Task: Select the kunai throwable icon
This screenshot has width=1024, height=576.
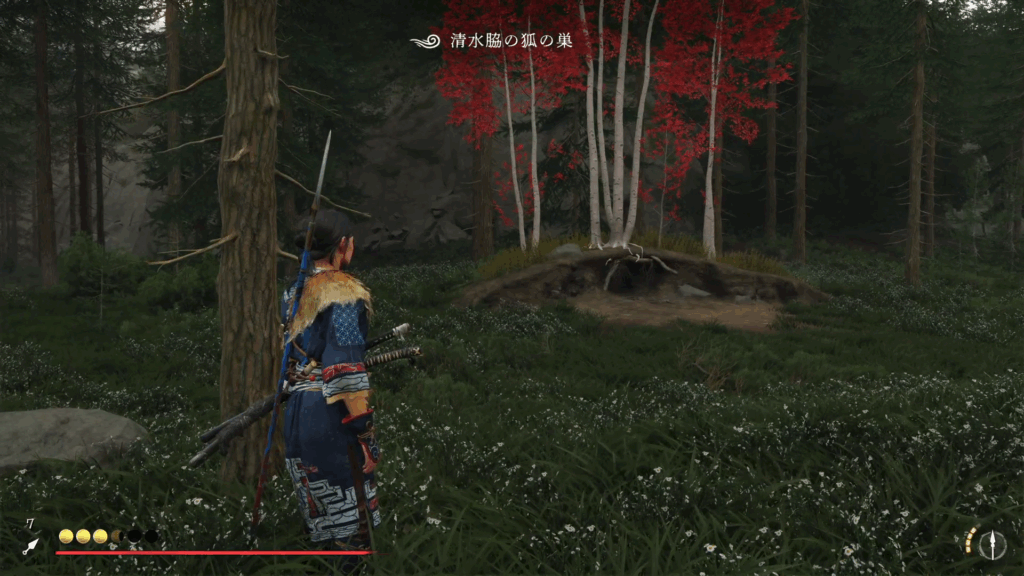Action: tap(31, 546)
